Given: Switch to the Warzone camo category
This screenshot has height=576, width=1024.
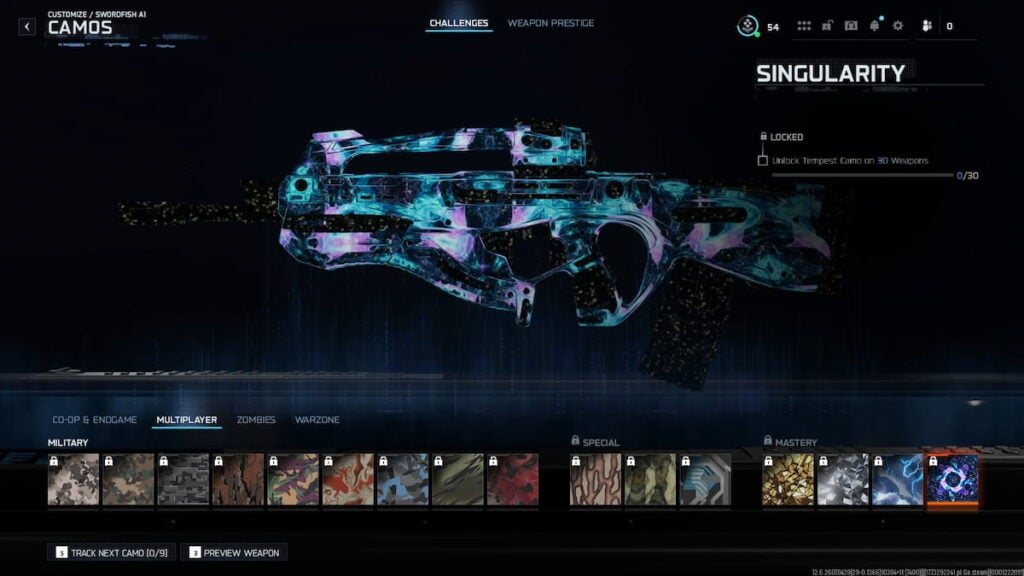Looking at the screenshot, I should click(317, 420).
